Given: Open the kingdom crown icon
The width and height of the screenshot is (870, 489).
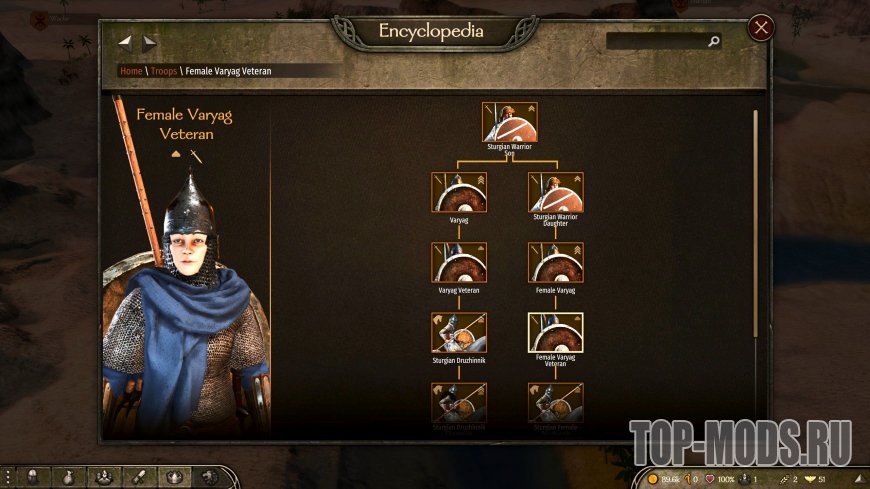Looking at the screenshot, I should point(175,477).
